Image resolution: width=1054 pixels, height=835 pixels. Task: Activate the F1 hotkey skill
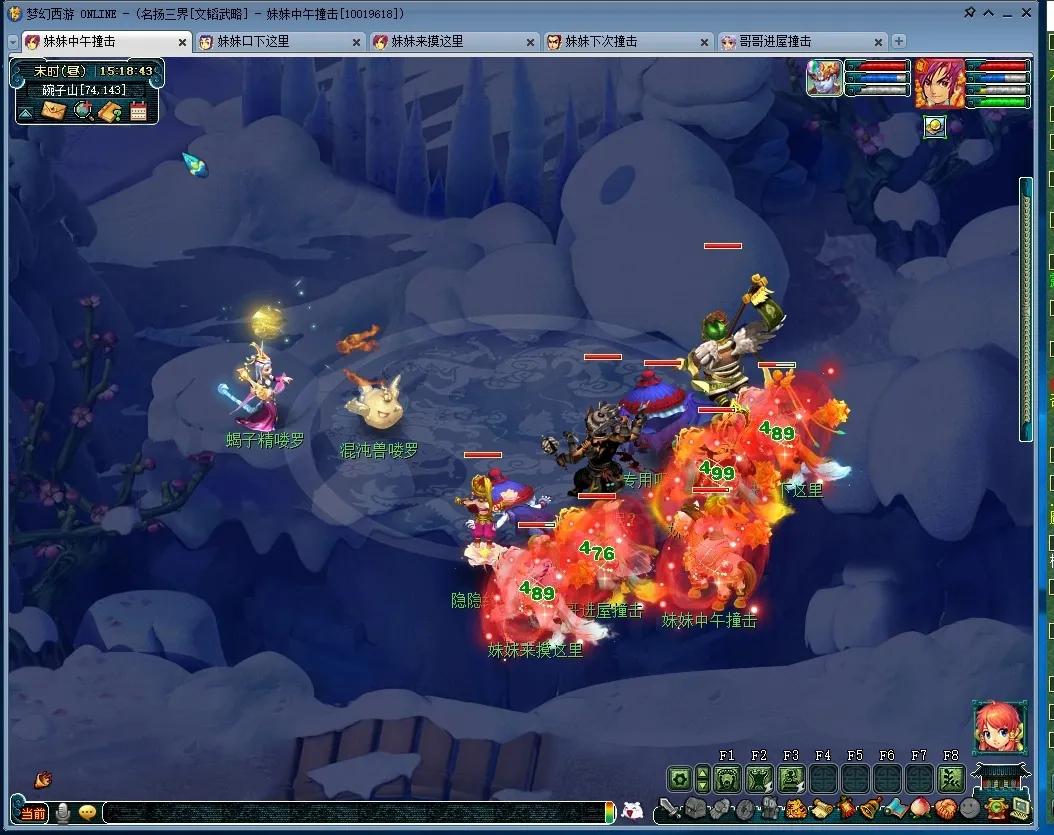click(x=727, y=779)
